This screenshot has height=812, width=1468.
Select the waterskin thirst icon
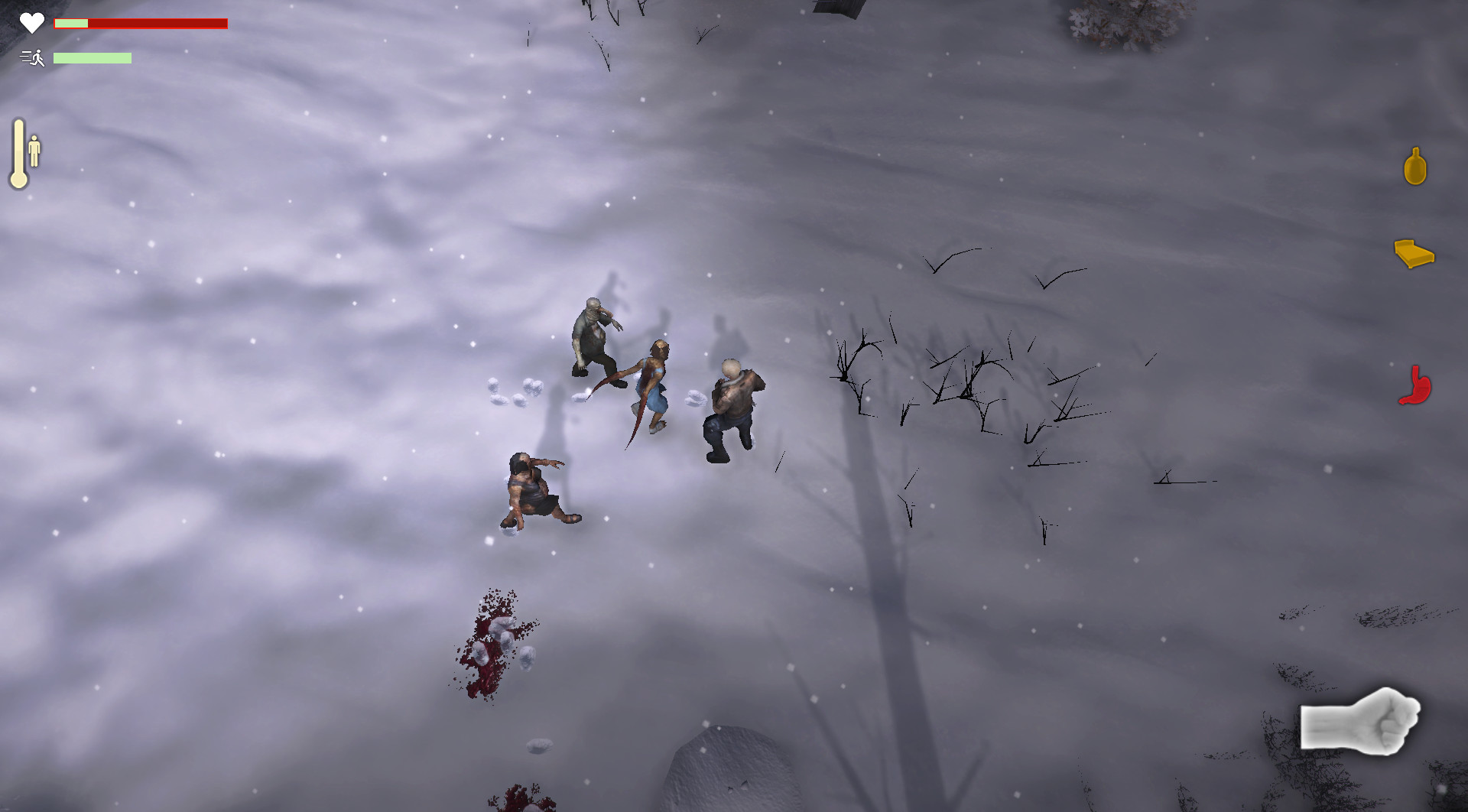coord(1415,165)
